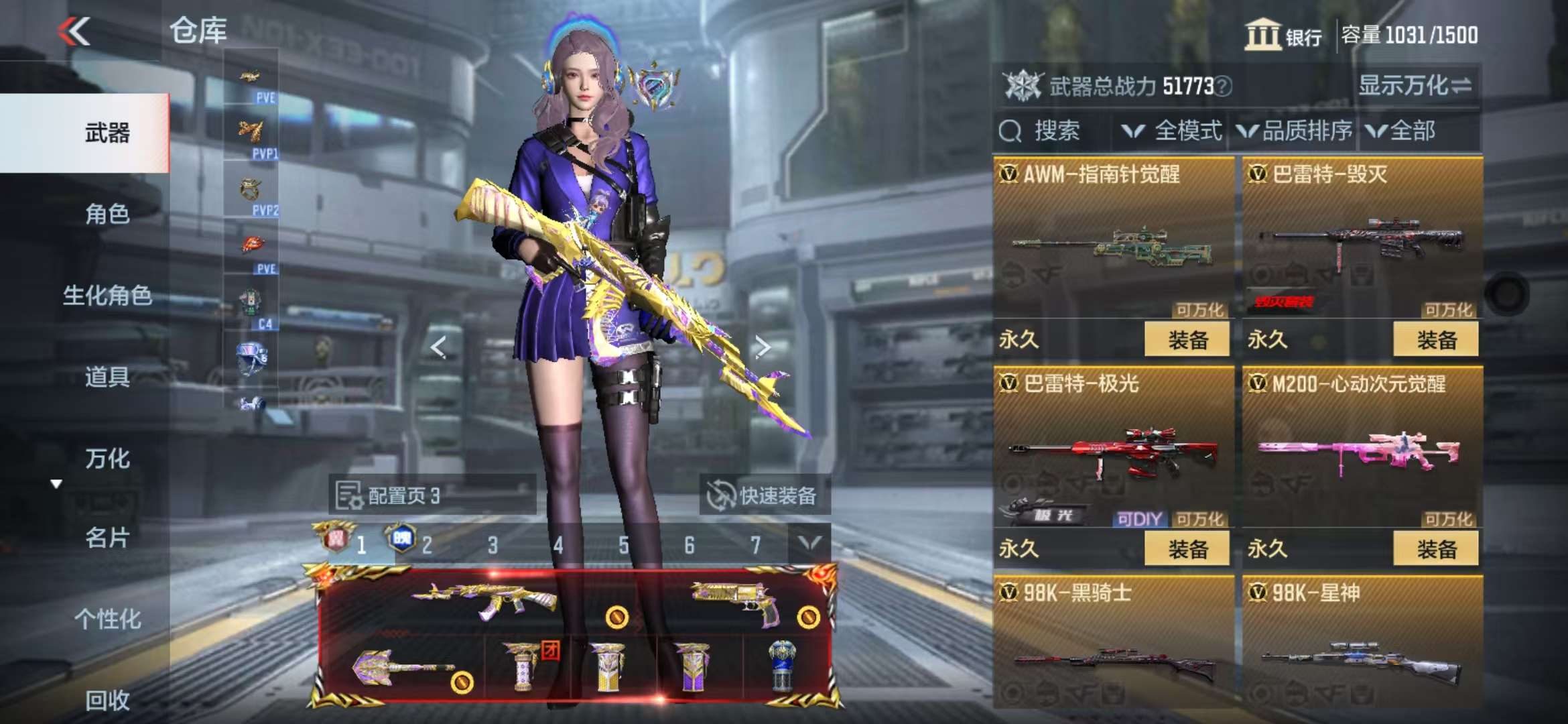Select the 道具 tab
The width and height of the screenshot is (1568, 724).
click(107, 377)
